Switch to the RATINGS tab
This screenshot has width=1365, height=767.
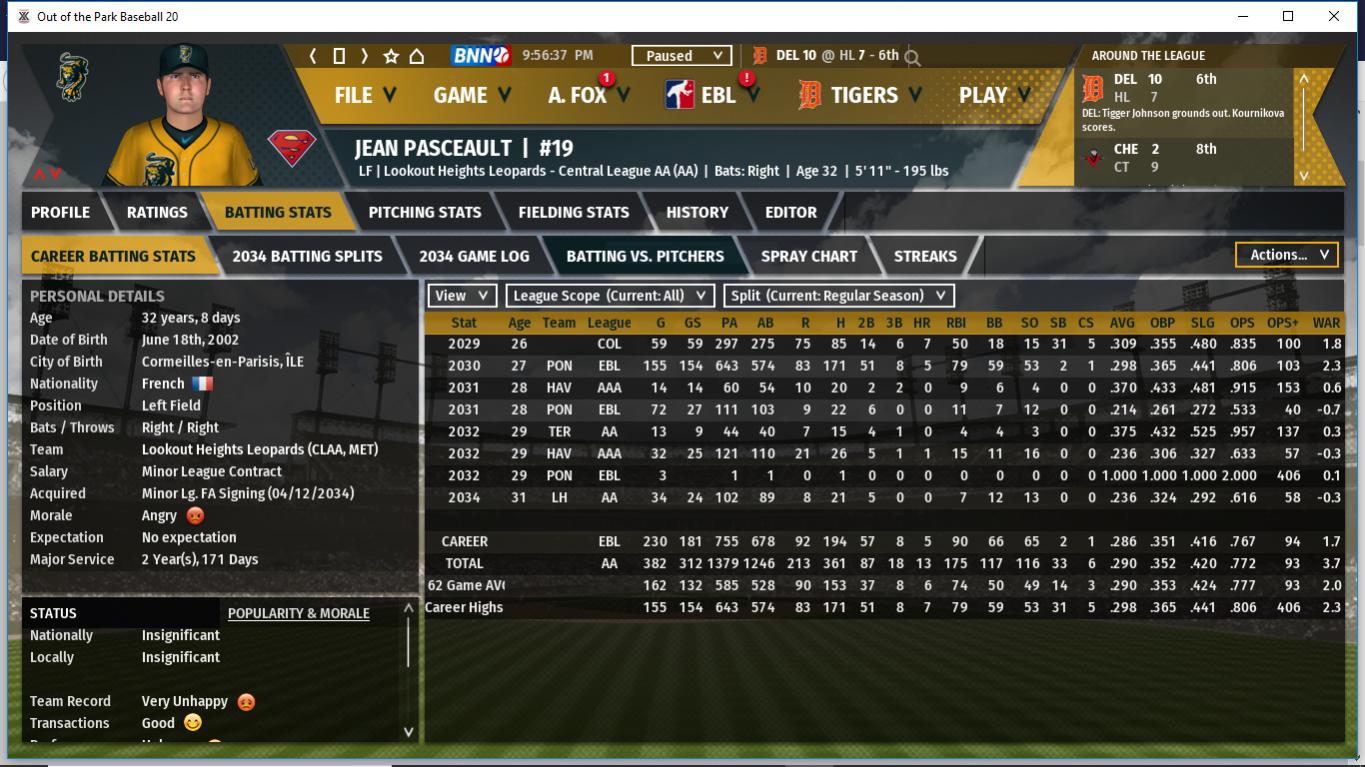(157, 212)
